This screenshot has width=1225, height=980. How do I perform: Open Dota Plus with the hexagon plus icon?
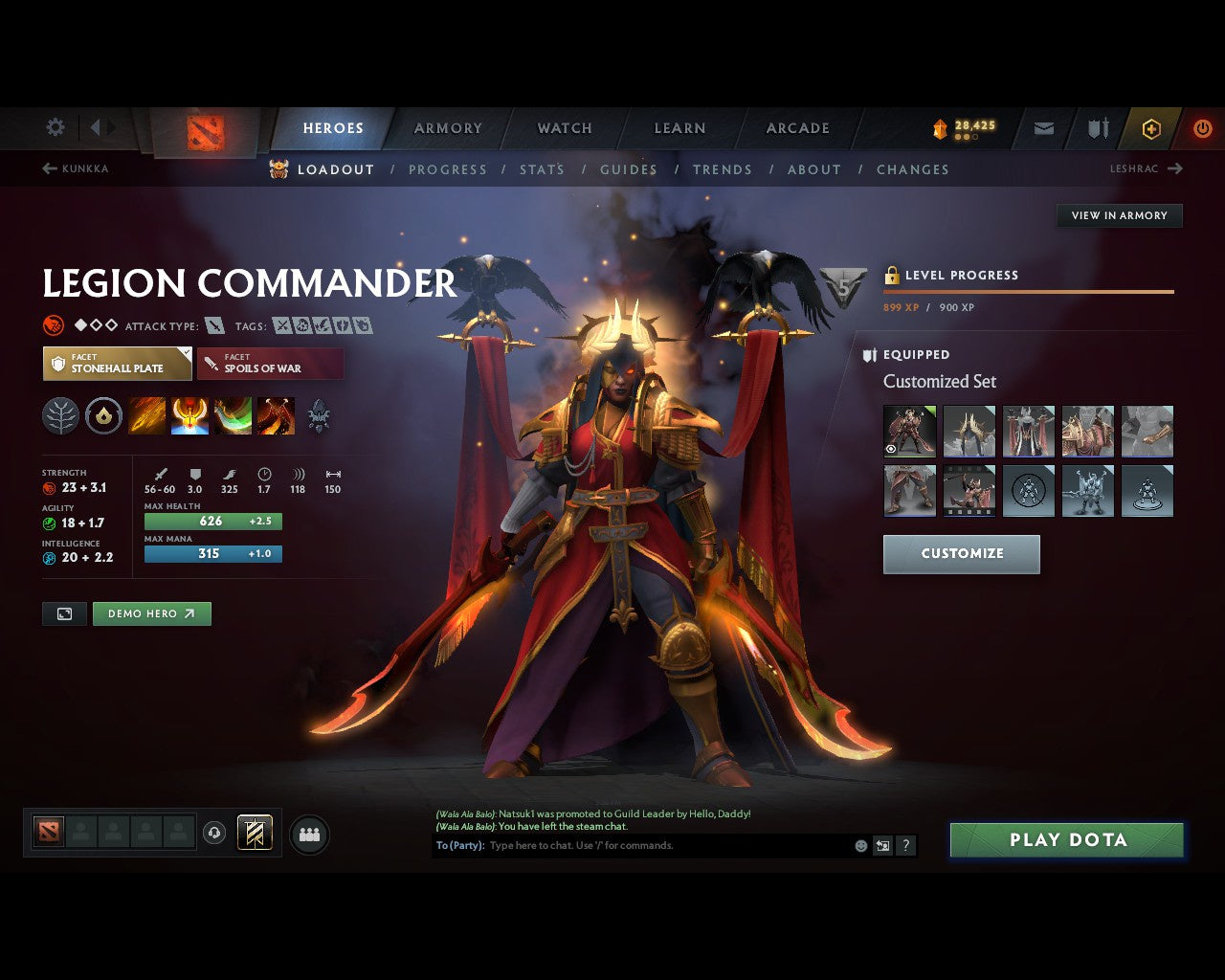(x=1151, y=128)
